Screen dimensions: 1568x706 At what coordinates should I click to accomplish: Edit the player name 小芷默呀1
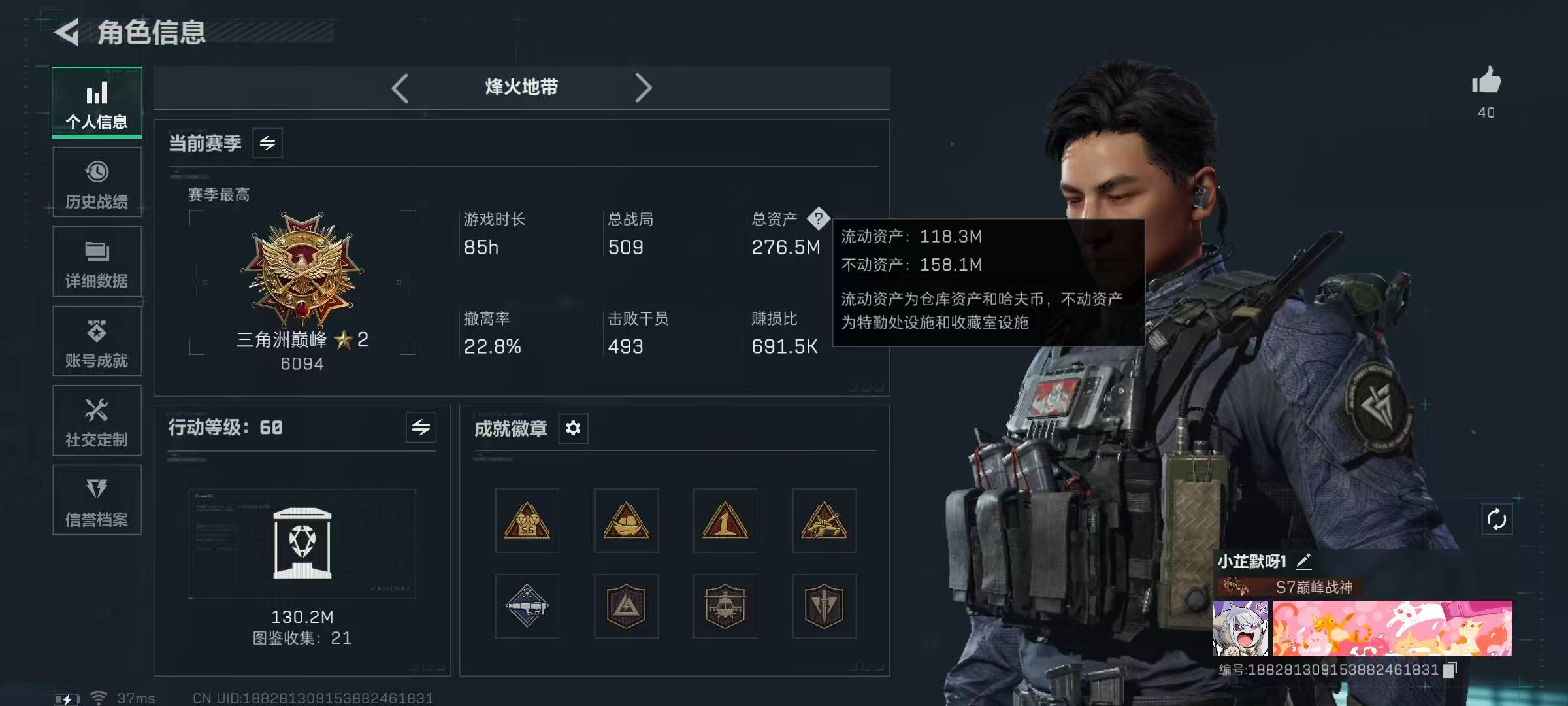coord(1303,561)
